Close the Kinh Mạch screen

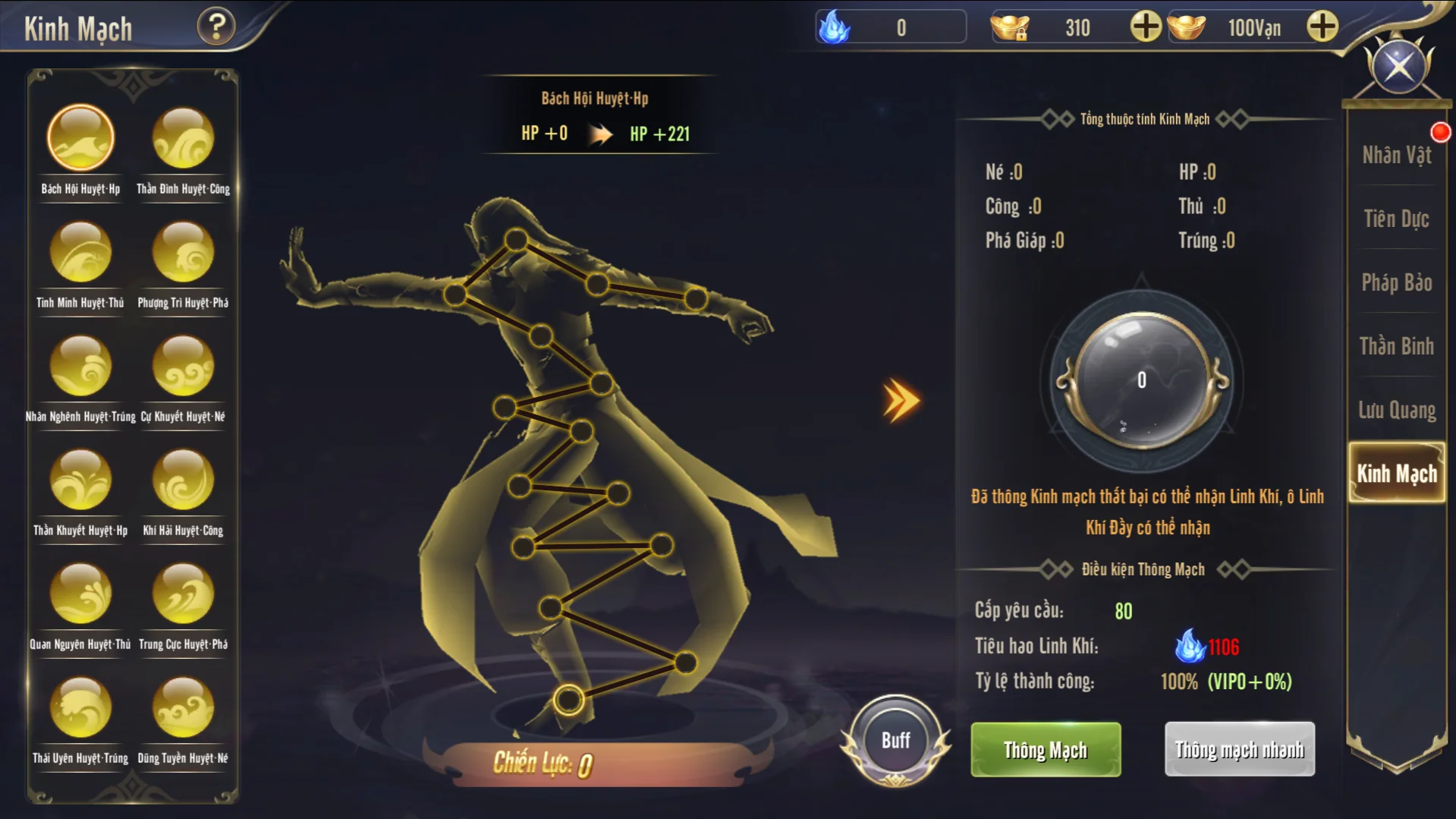pyautogui.click(x=1398, y=67)
